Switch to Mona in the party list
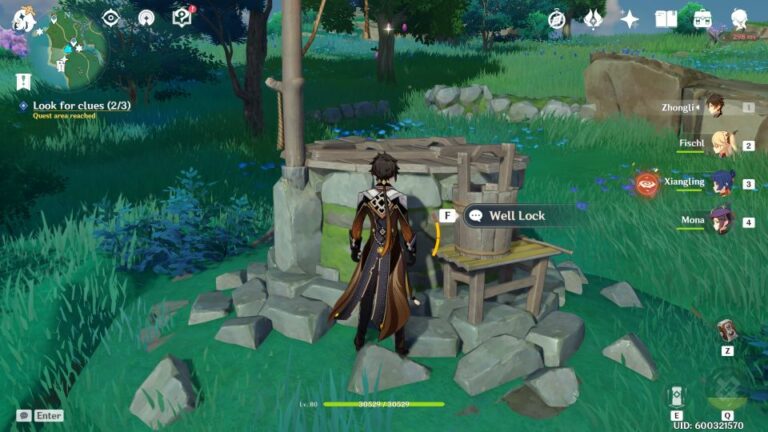Viewport: 768px width, 432px height. point(718,220)
